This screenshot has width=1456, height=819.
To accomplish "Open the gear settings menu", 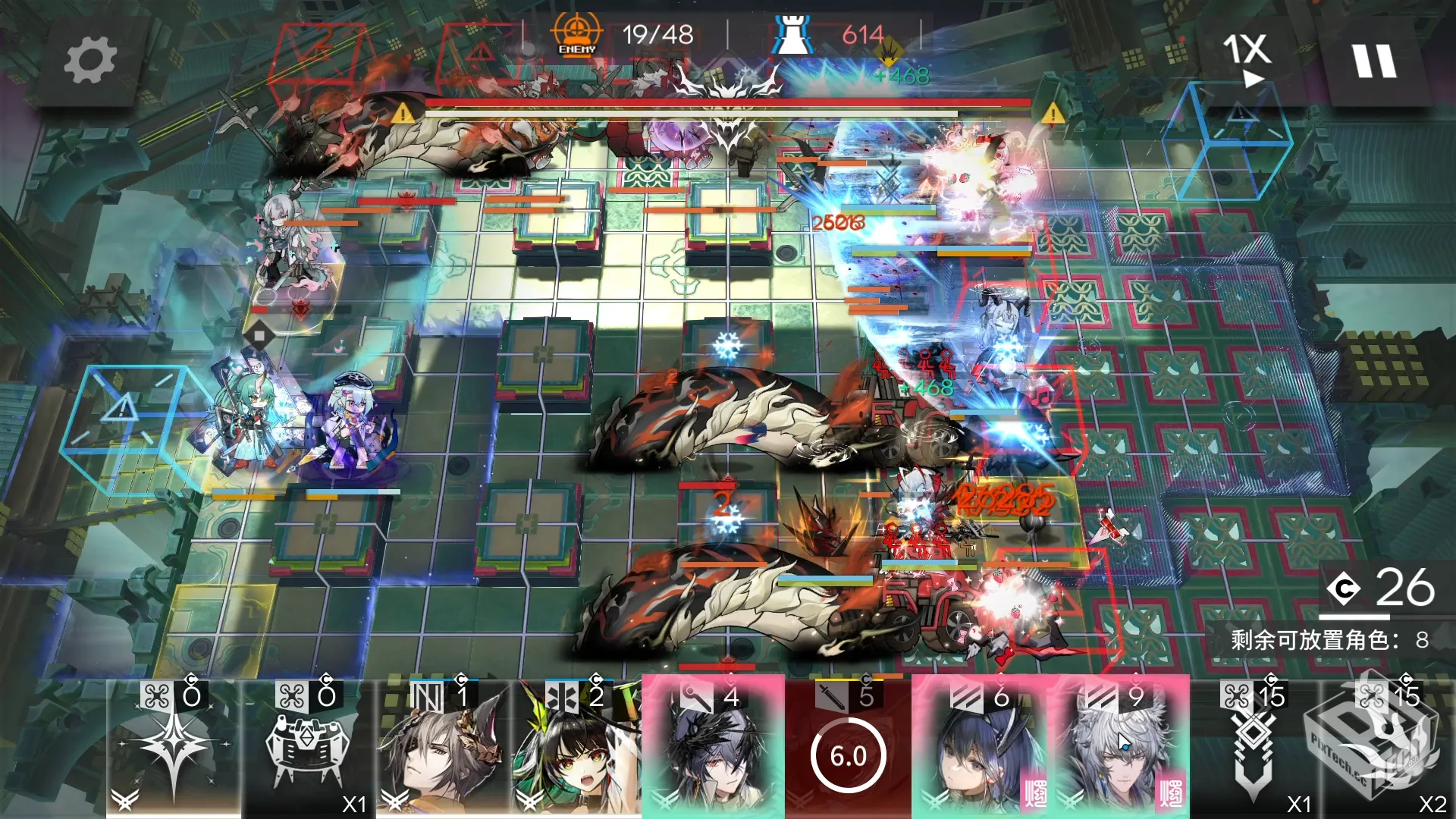I will 89,61.
